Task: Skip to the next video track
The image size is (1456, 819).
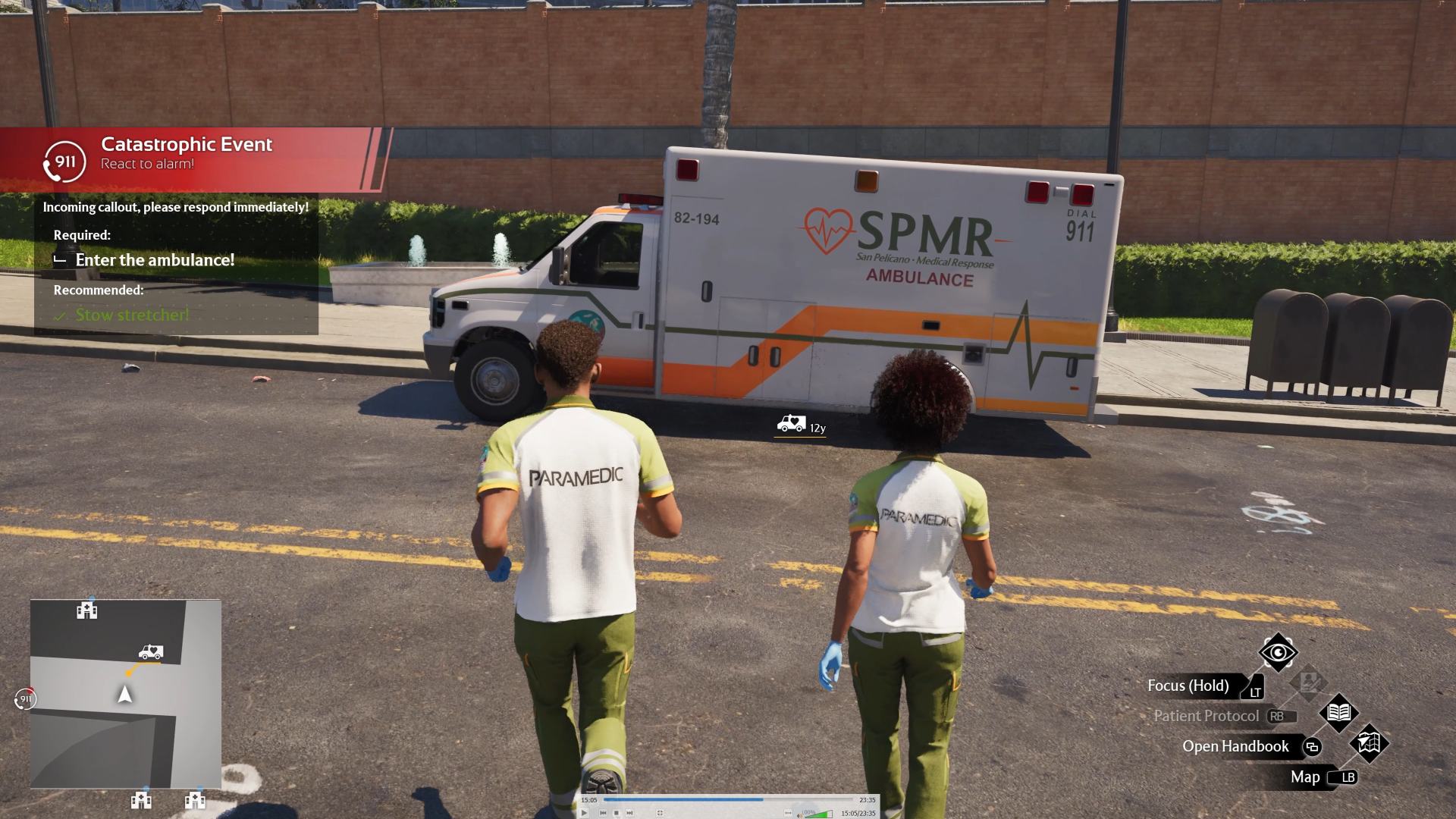Action: pyautogui.click(x=629, y=813)
